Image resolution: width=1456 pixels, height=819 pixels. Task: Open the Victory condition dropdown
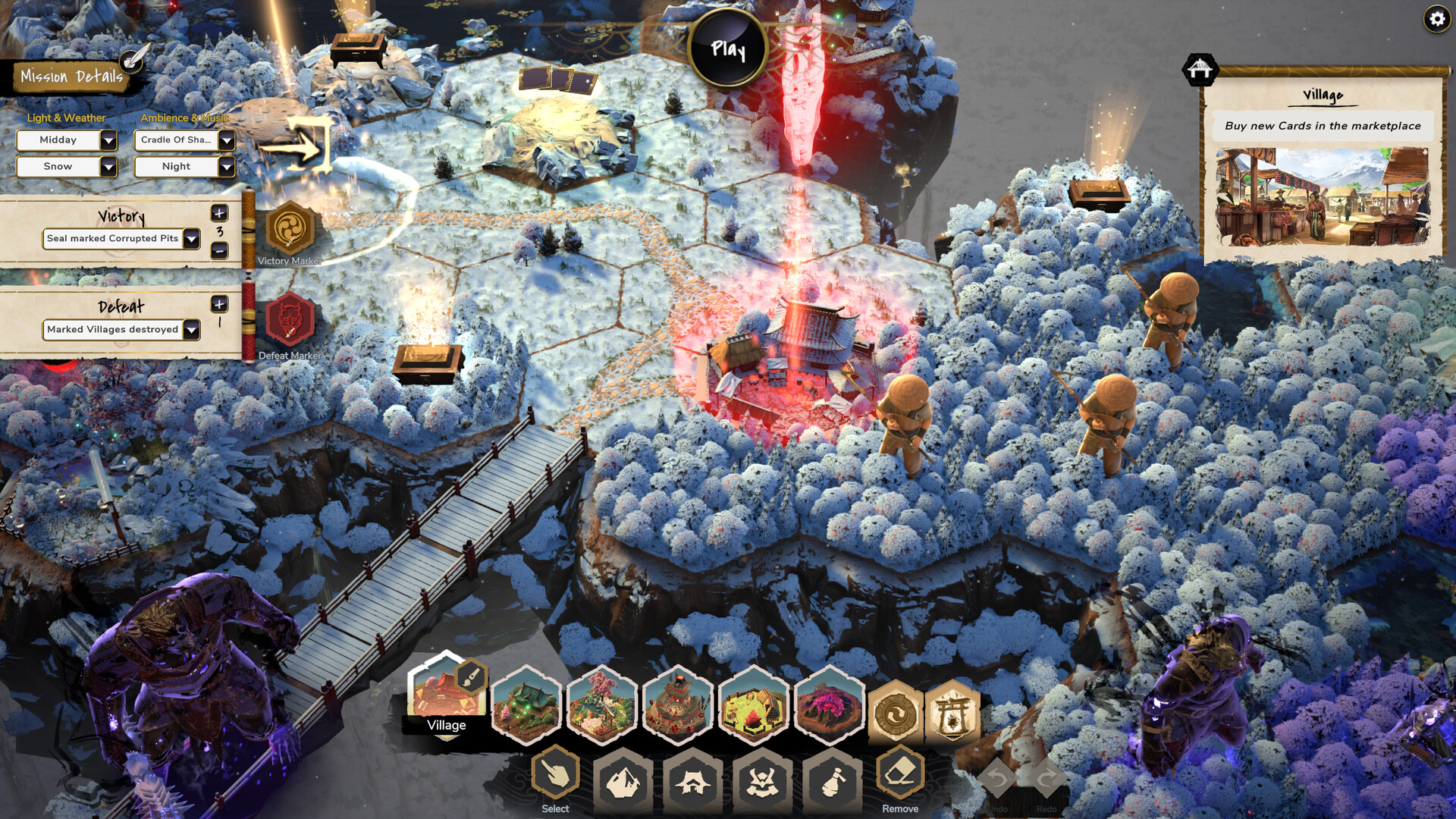(x=192, y=239)
